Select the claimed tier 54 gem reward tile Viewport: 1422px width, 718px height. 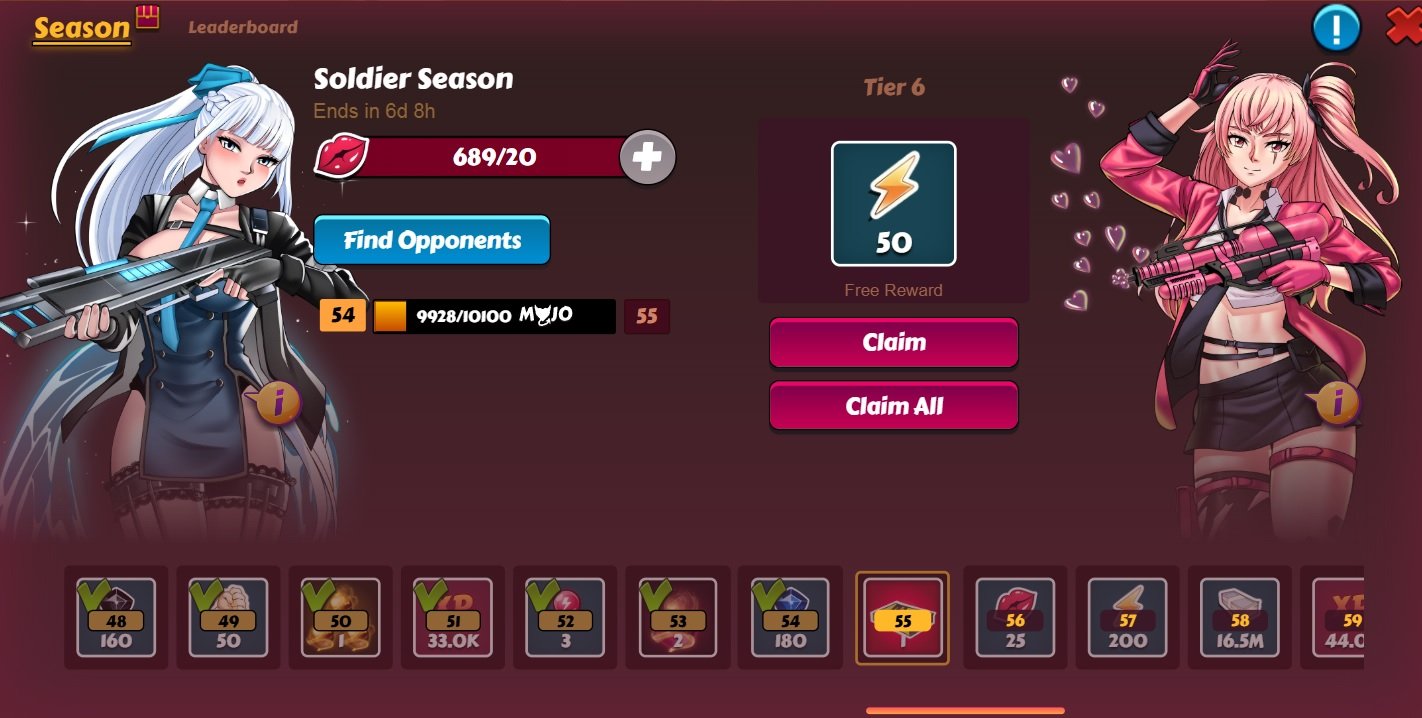pos(790,618)
